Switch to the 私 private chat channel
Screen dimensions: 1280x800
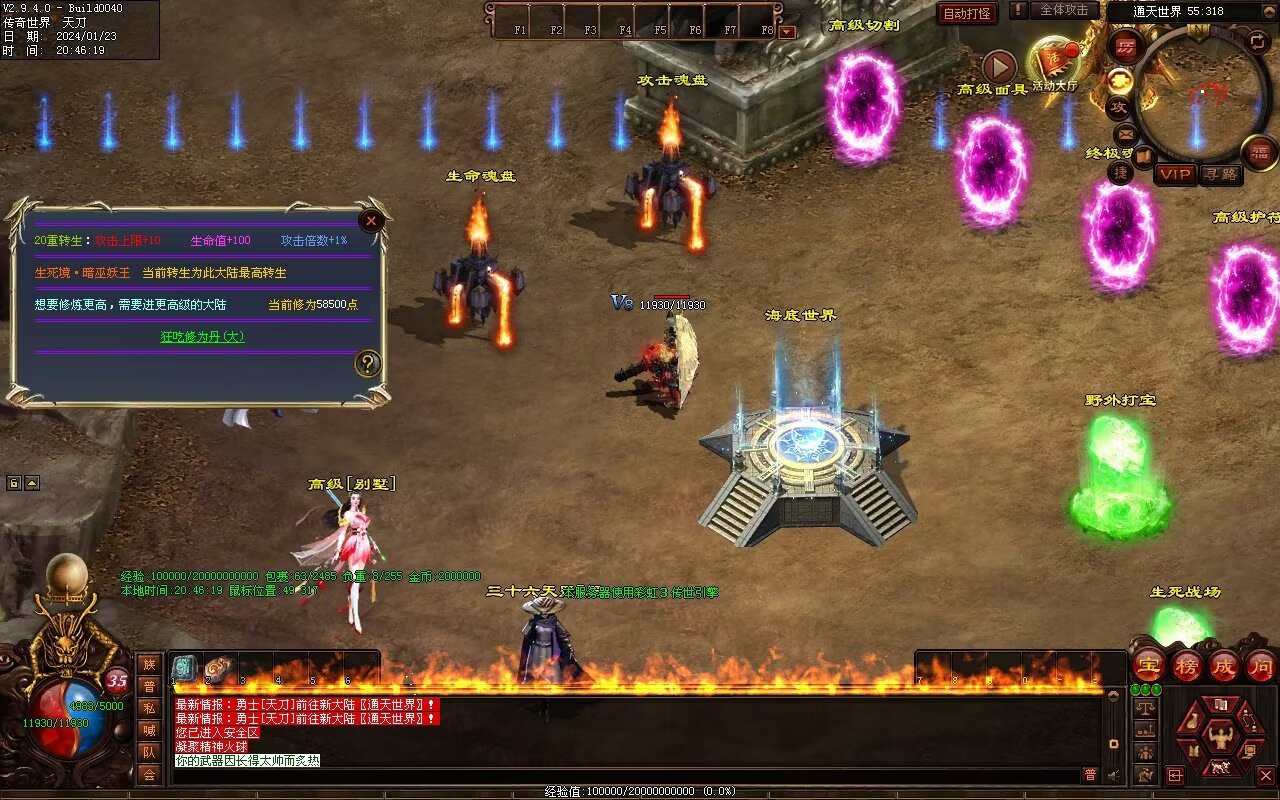(x=149, y=708)
